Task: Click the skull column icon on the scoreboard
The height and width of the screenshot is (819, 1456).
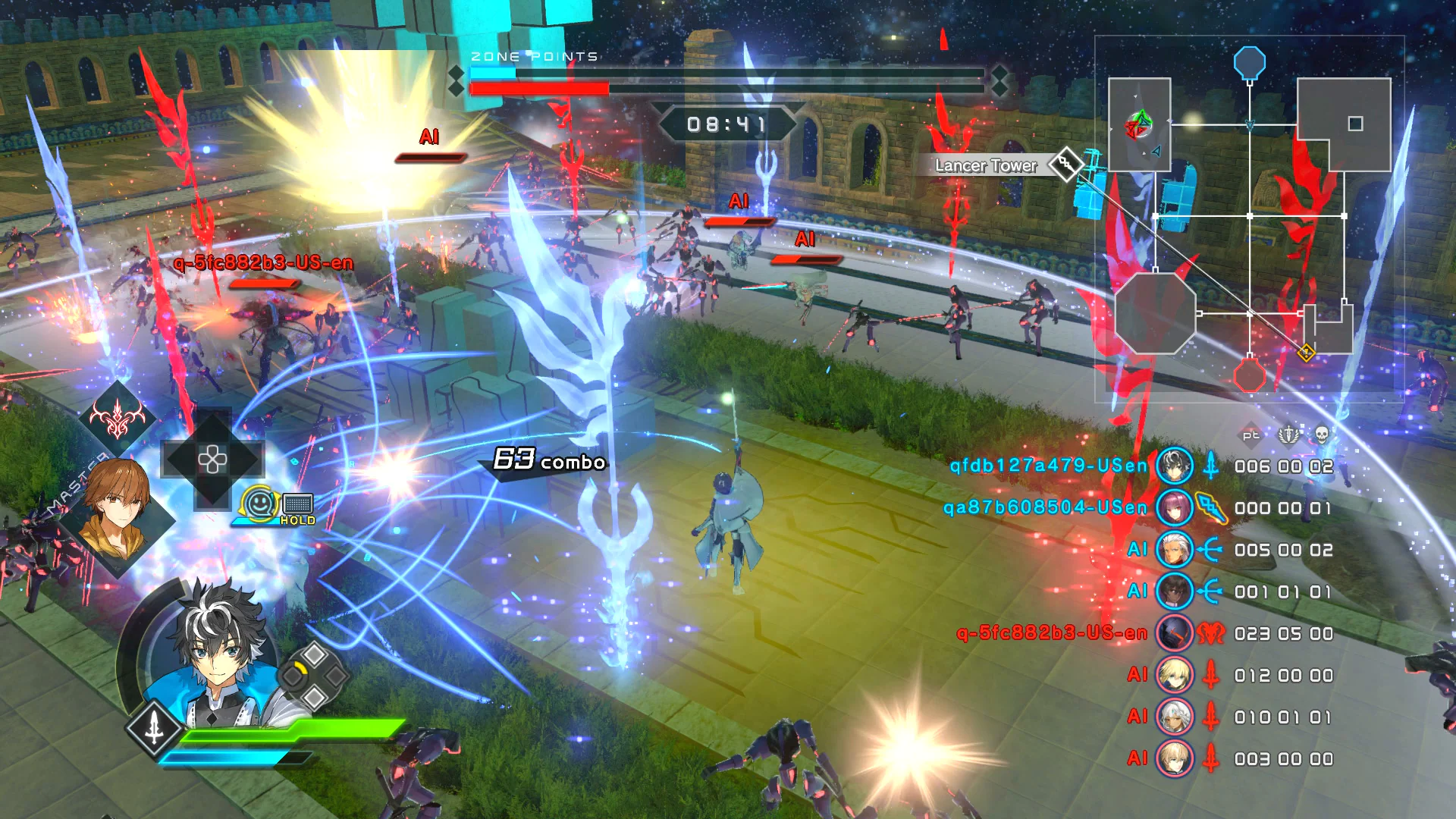Action: coord(1323,434)
